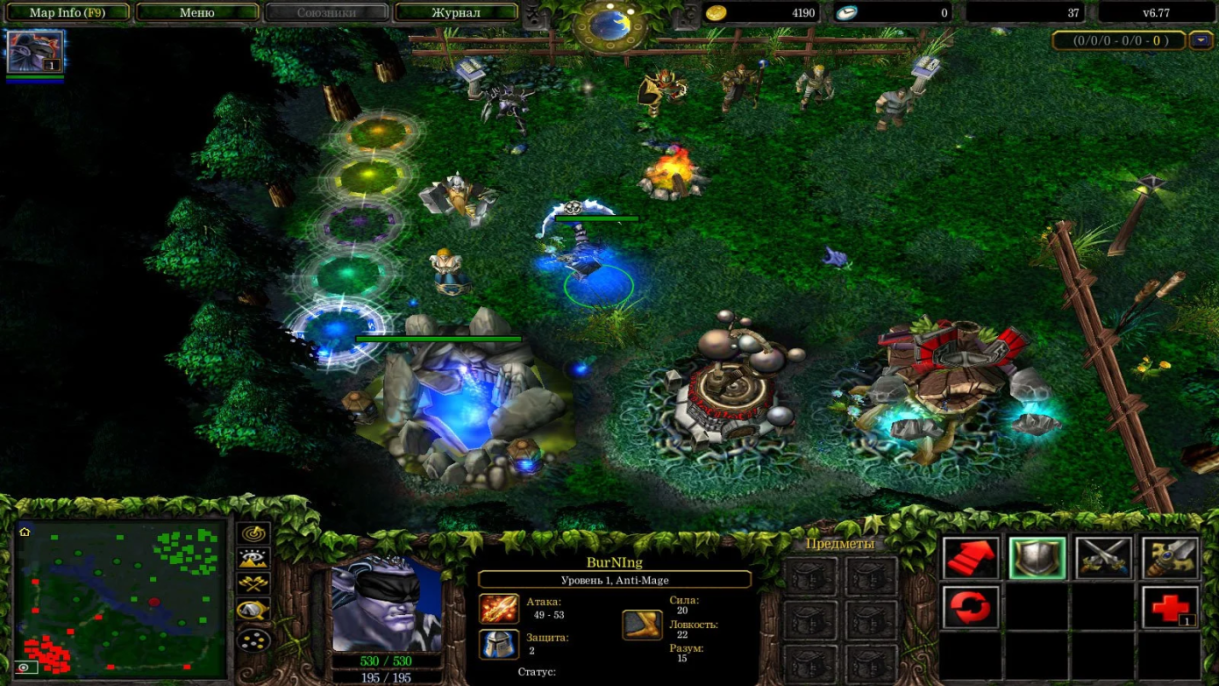The width and height of the screenshot is (1219, 686).
Task: Open the formation movement toggle button
Action: [x=254, y=639]
